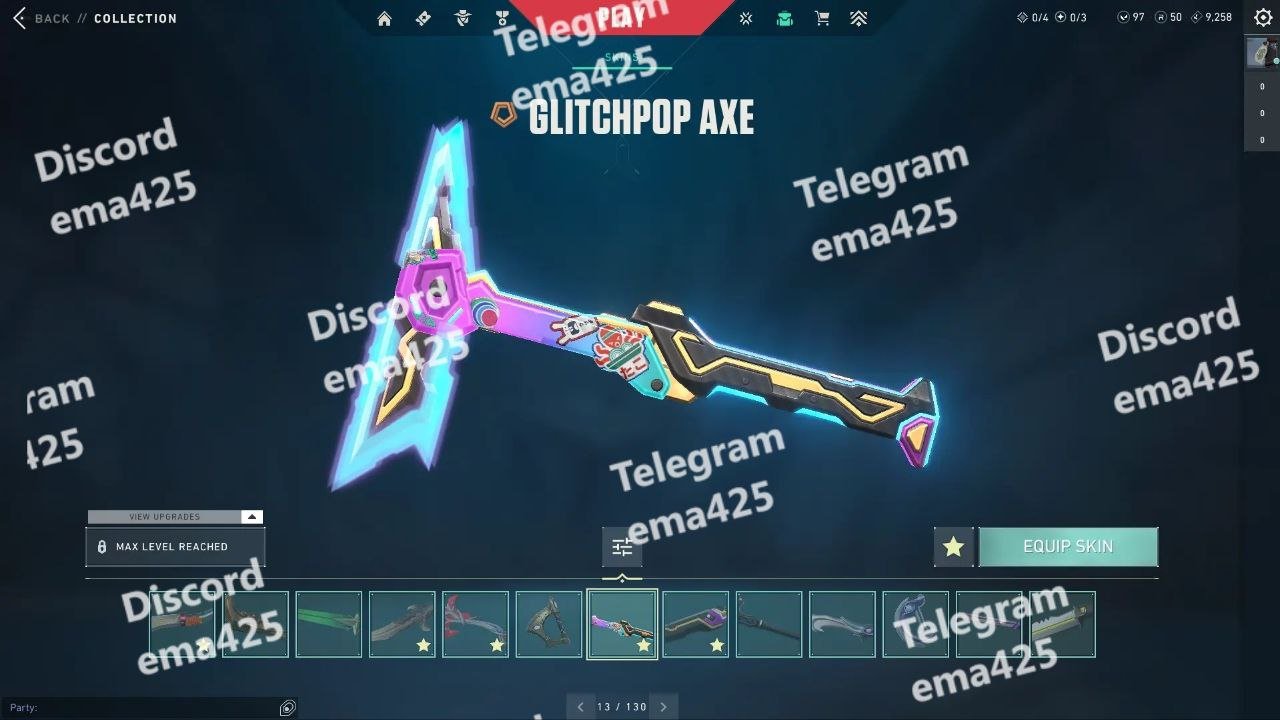Select the dark bow-shaped melee skin thumbnail

click(x=549, y=624)
